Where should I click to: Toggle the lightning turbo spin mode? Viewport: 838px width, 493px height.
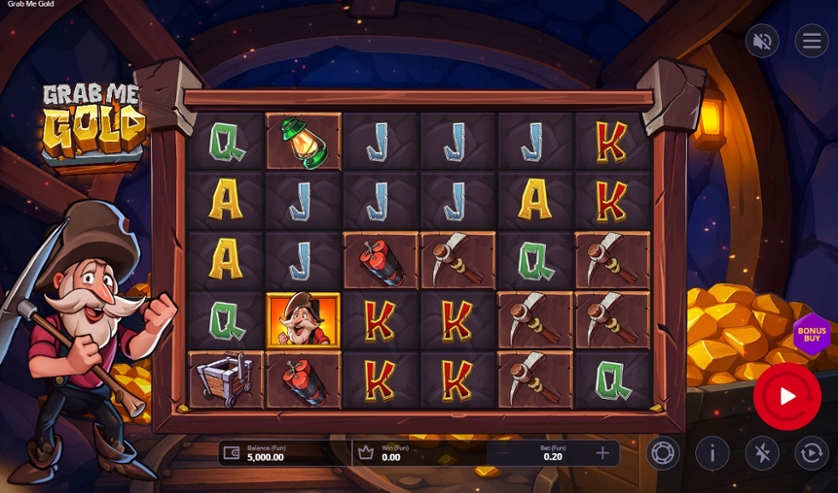coord(762,453)
